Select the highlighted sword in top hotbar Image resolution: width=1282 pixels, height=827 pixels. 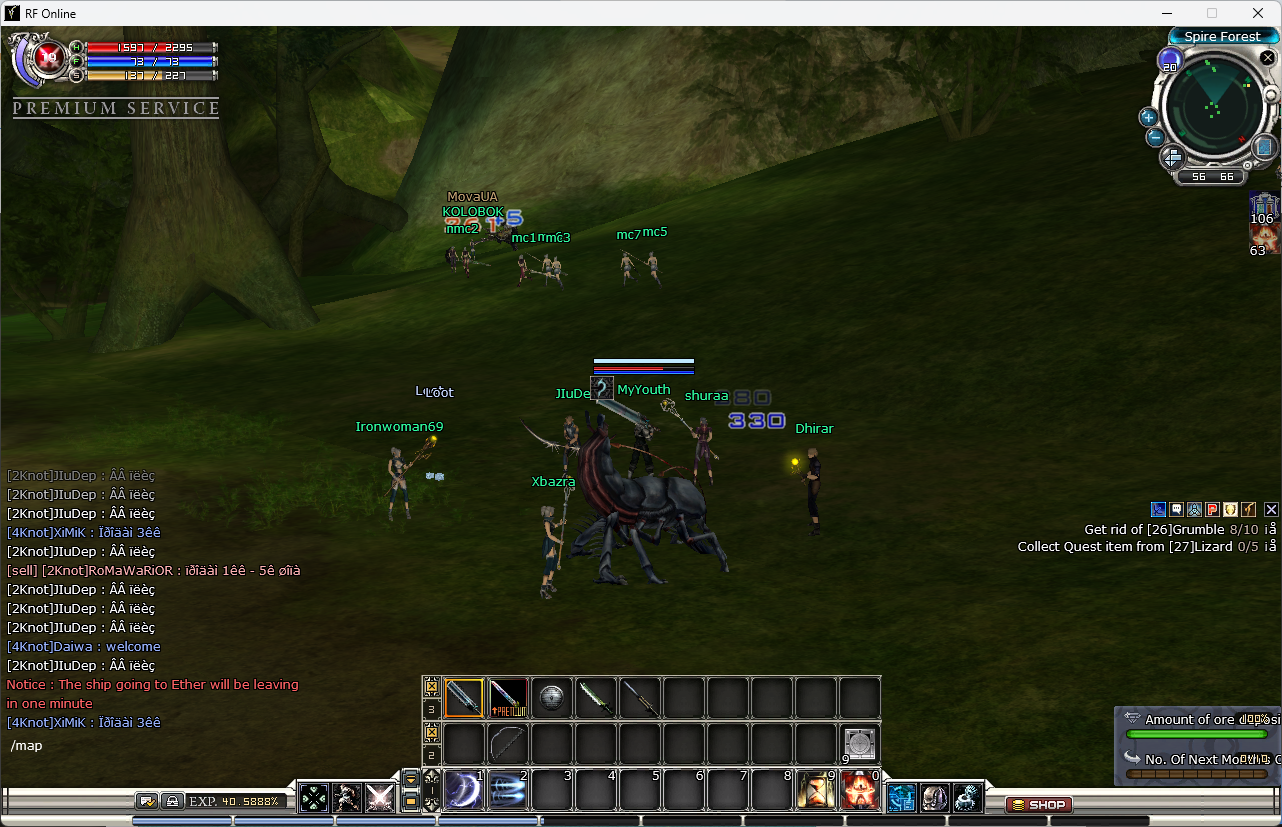click(464, 698)
